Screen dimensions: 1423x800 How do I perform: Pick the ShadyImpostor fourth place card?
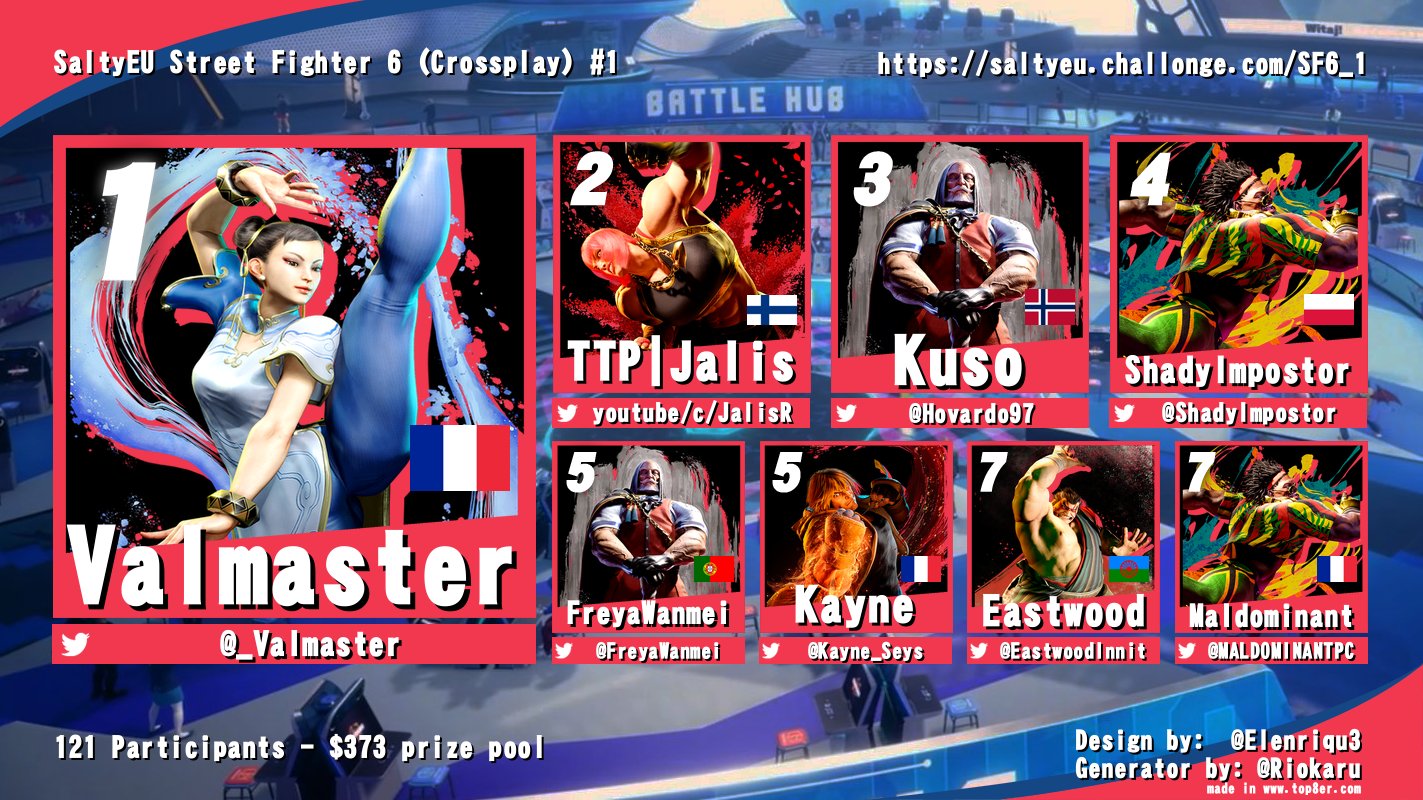[1238, 265]
